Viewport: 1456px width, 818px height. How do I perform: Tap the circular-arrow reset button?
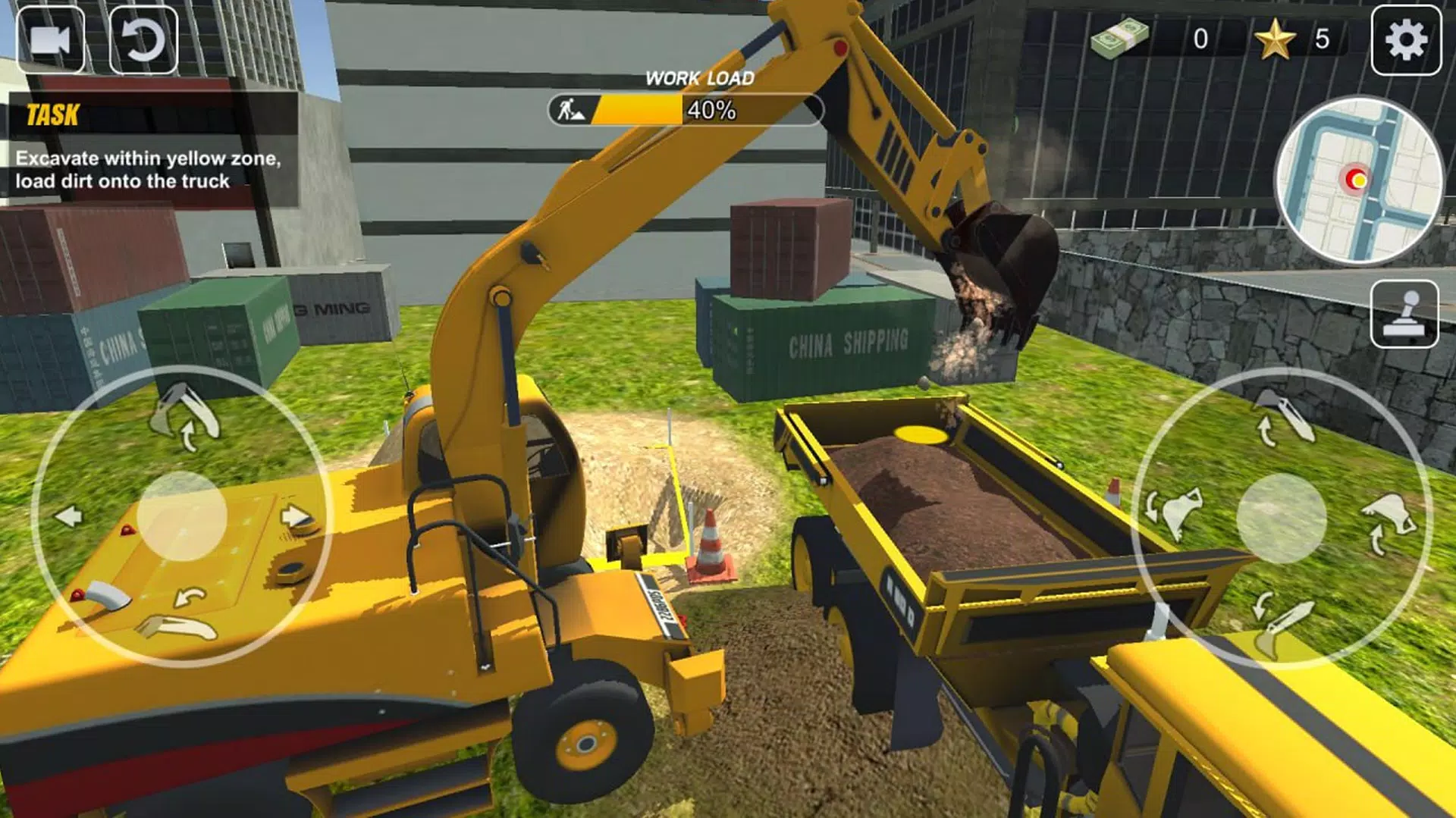tap(143, 40)
